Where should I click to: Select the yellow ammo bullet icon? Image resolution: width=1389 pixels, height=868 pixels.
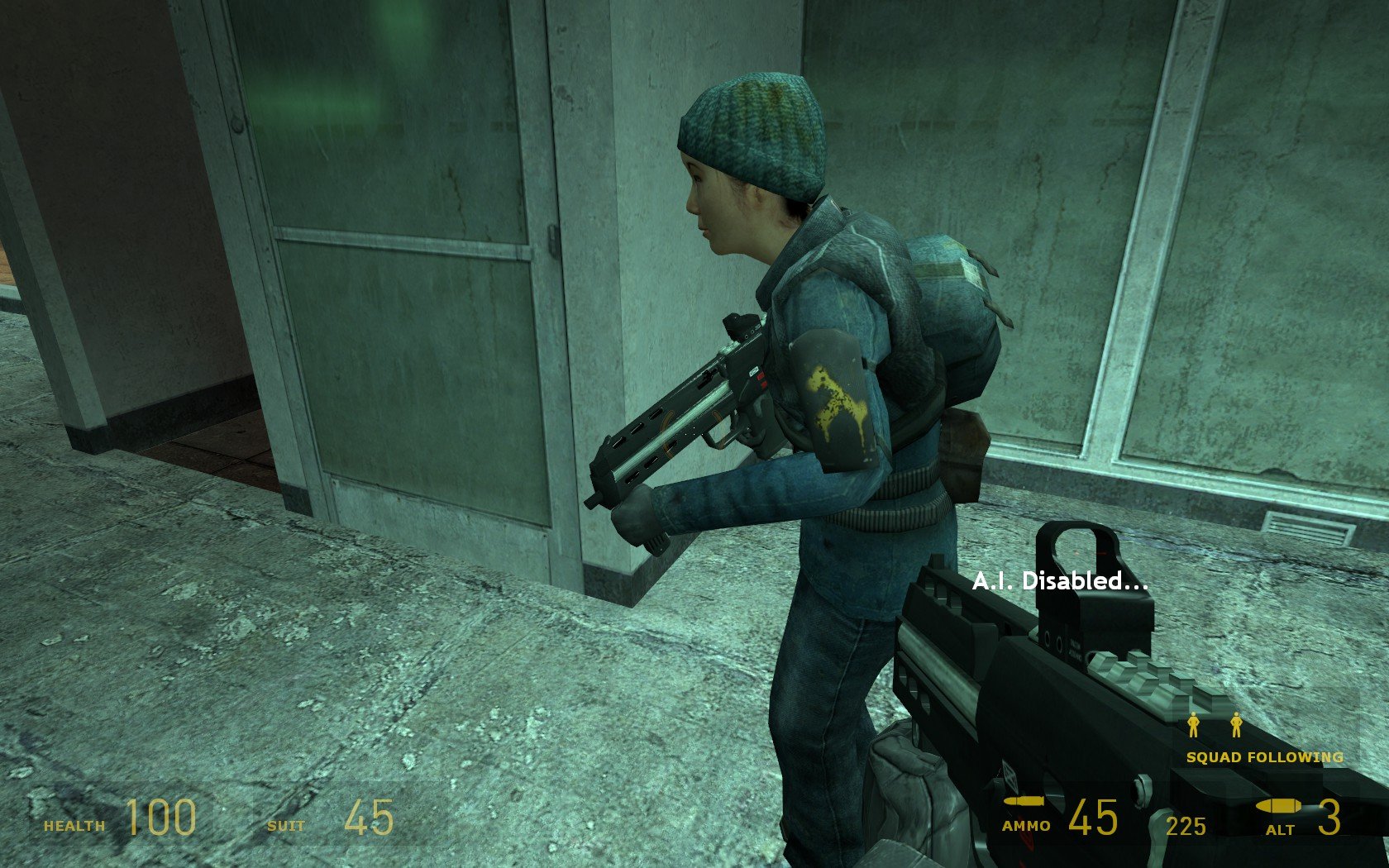click(1025, 800)
